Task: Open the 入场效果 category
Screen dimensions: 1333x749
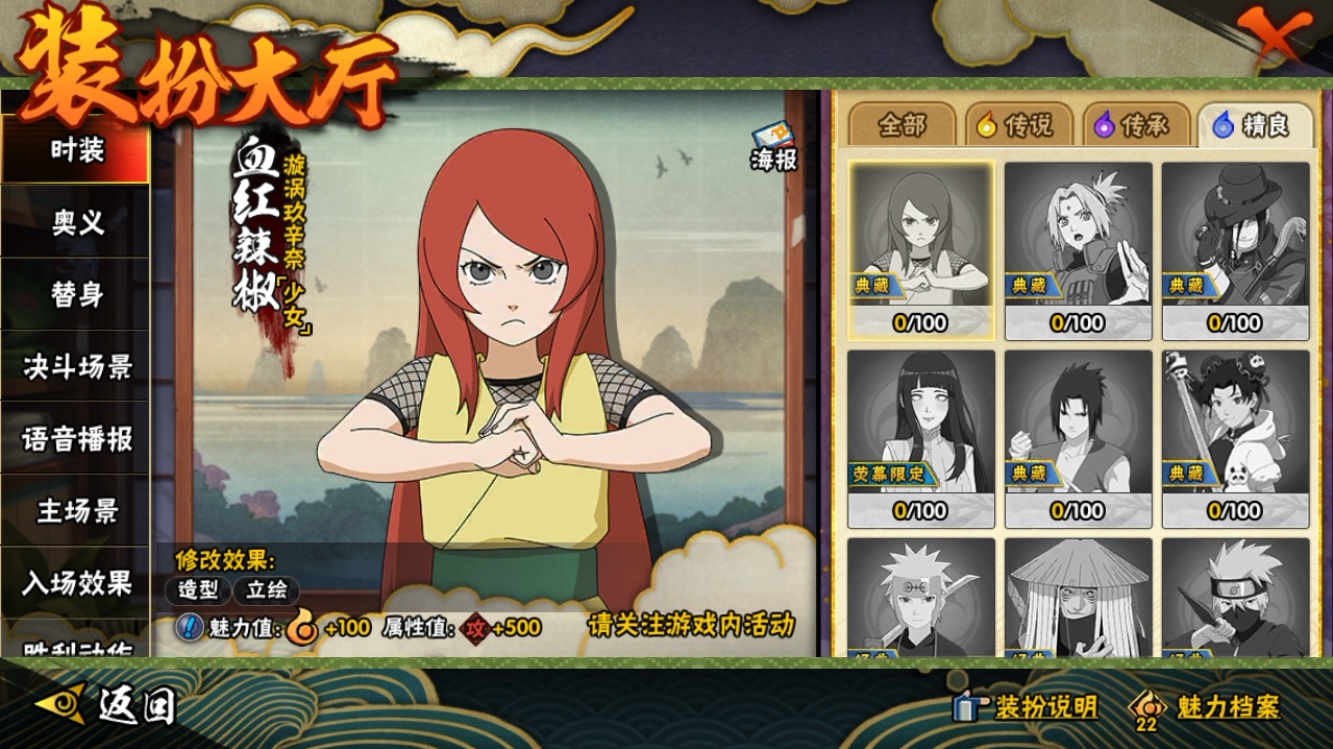Action: (76, 583)
